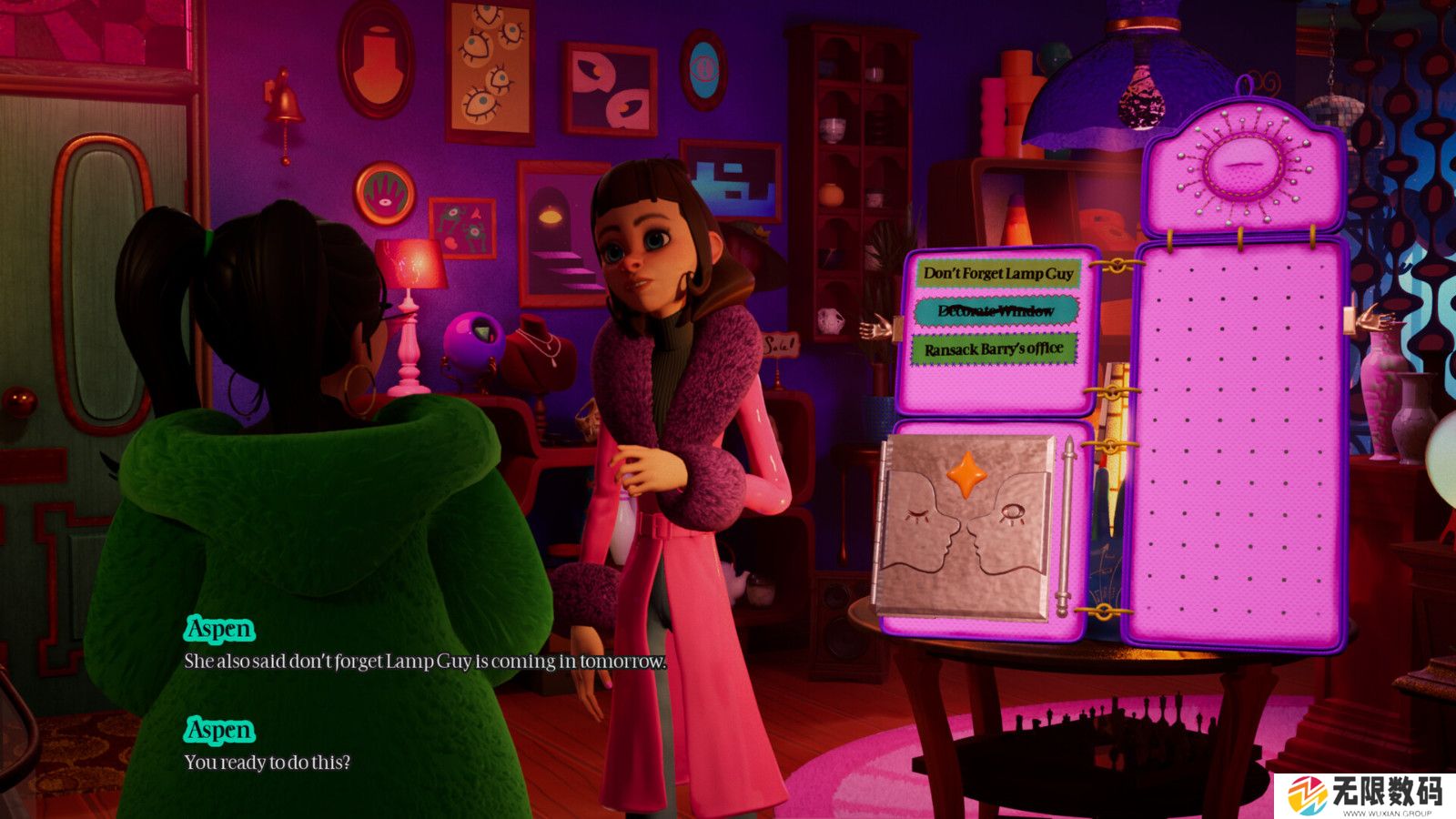Choose the Ransack Barry's office note

point(994,349)
